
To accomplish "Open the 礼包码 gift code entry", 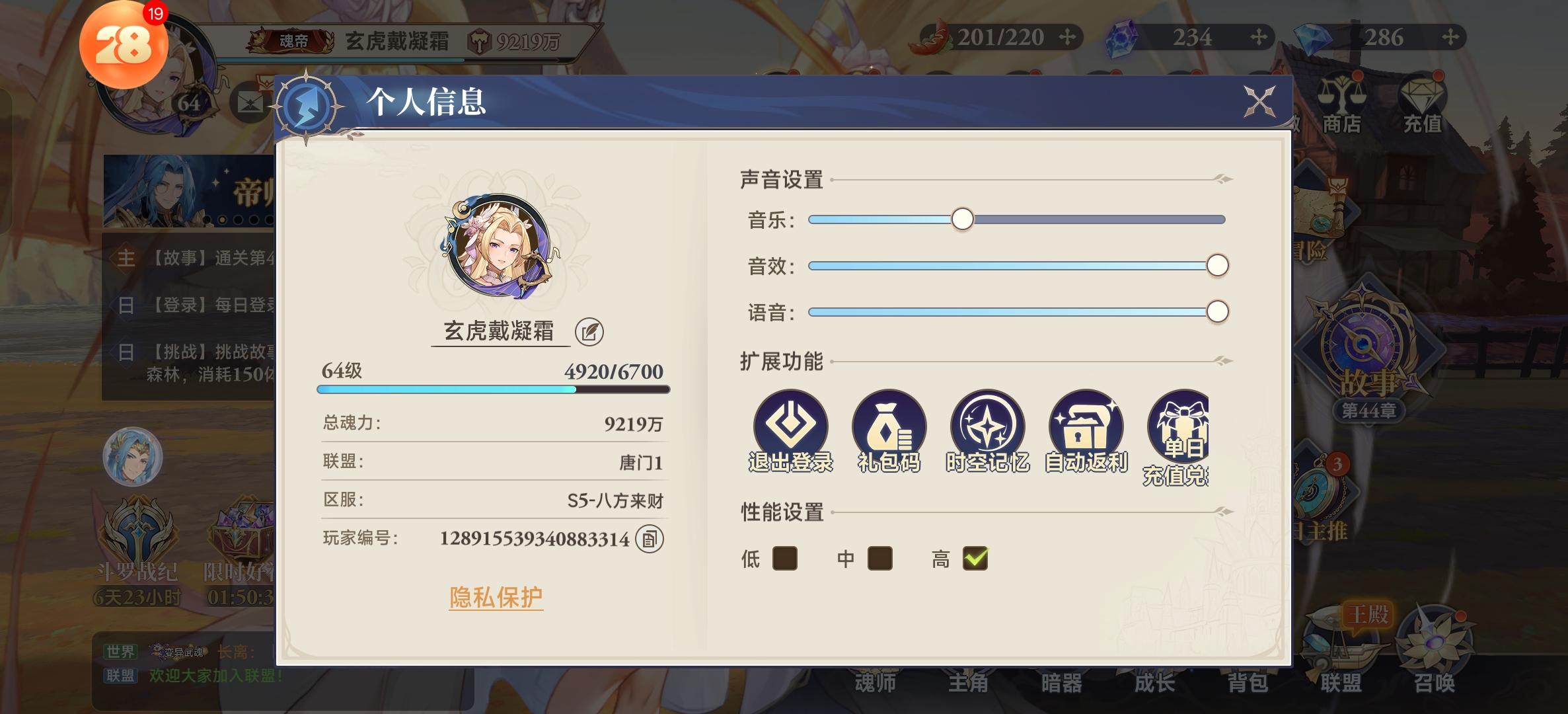I will (x=889, y=431).
